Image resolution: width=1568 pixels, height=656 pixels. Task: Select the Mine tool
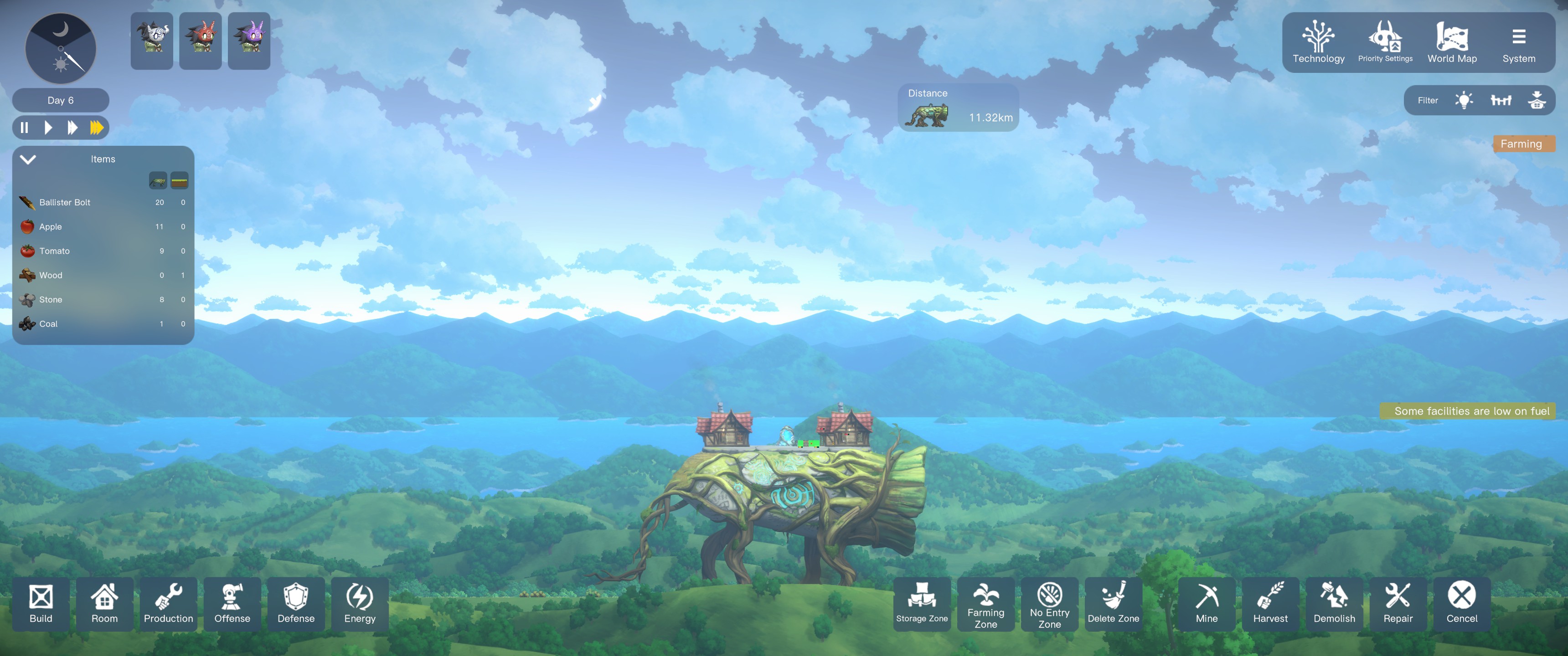point(1207,604)
